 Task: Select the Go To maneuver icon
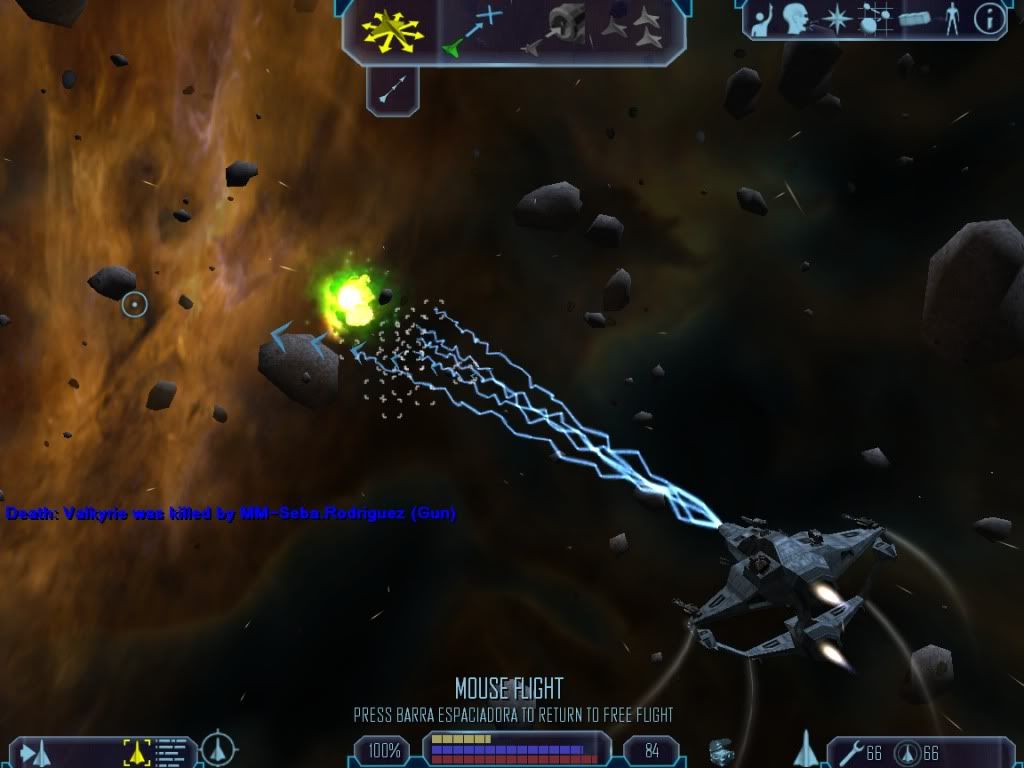tap(474, 30)
